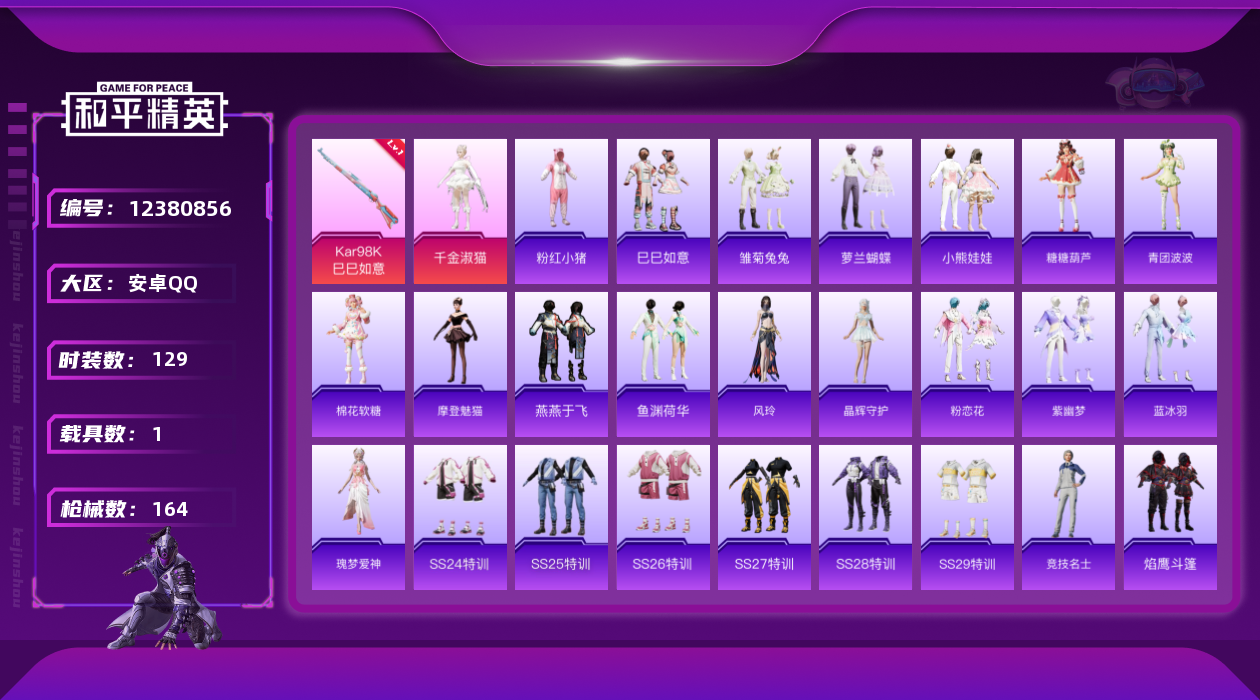Screen dimensions: 1260x700
Task: Pick the SS24特训 outfit set card
Action: [460, 517]
